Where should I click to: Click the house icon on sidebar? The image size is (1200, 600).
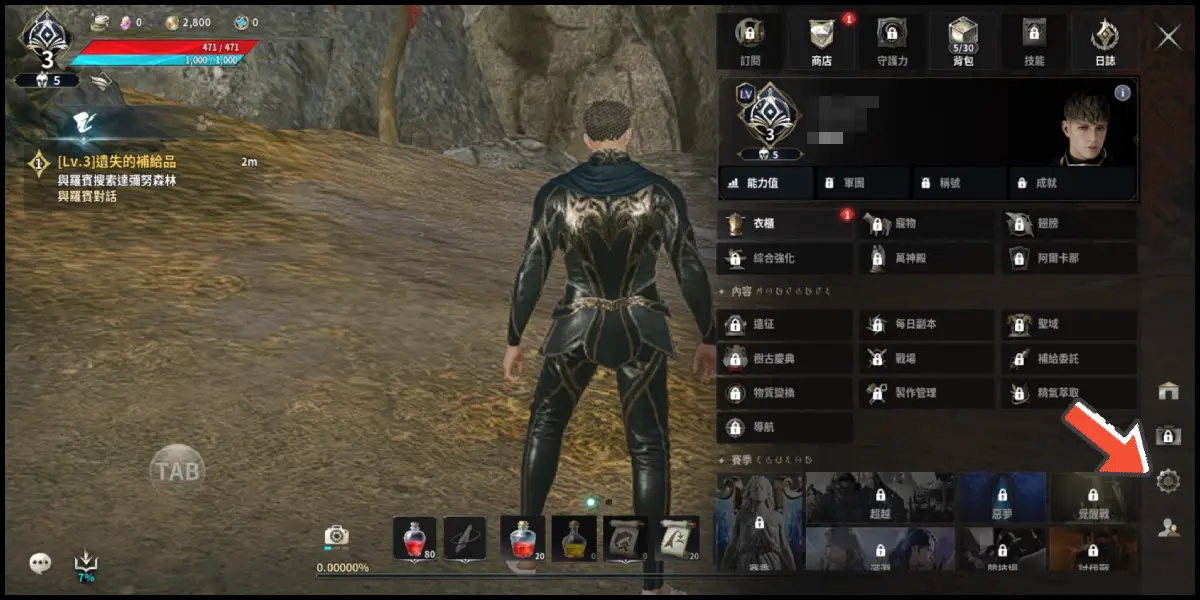click(1168, 391)
